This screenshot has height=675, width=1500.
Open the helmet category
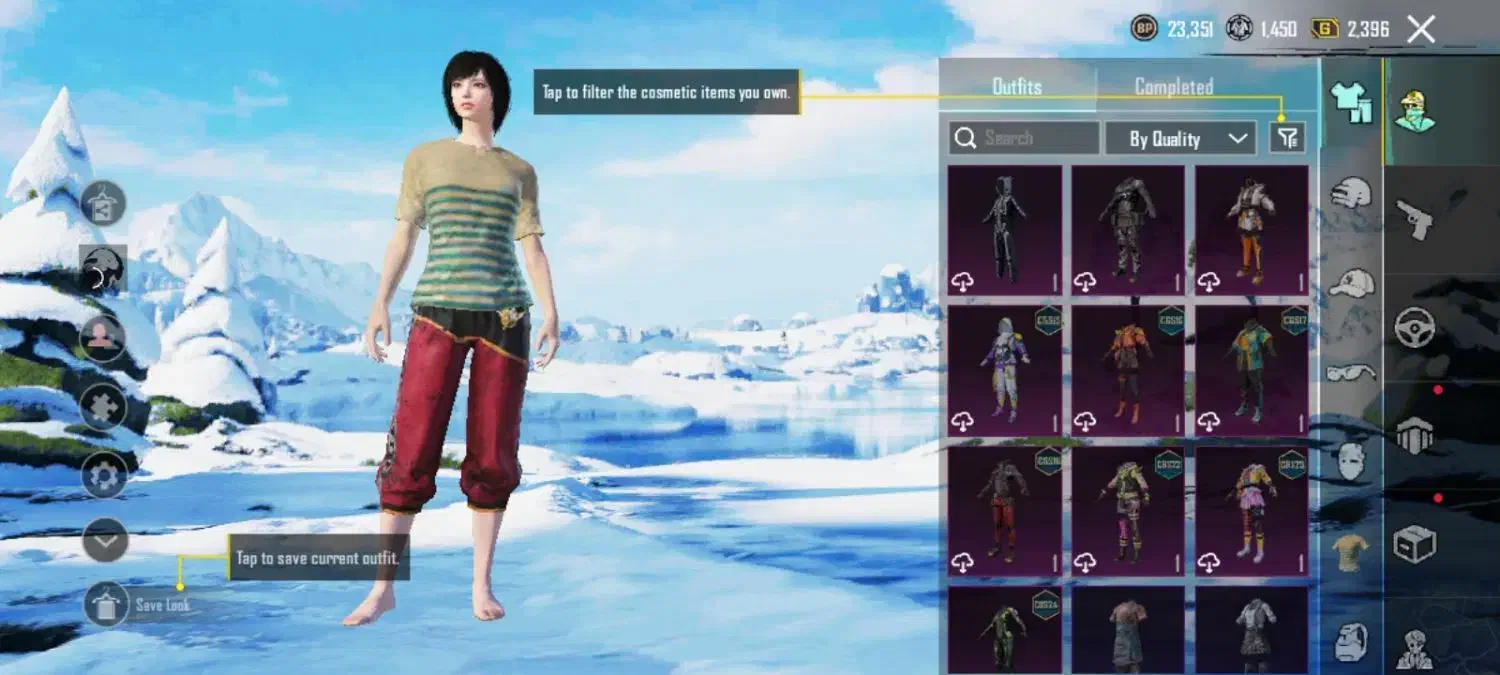pyautogui.click(x=1351, y=192)
